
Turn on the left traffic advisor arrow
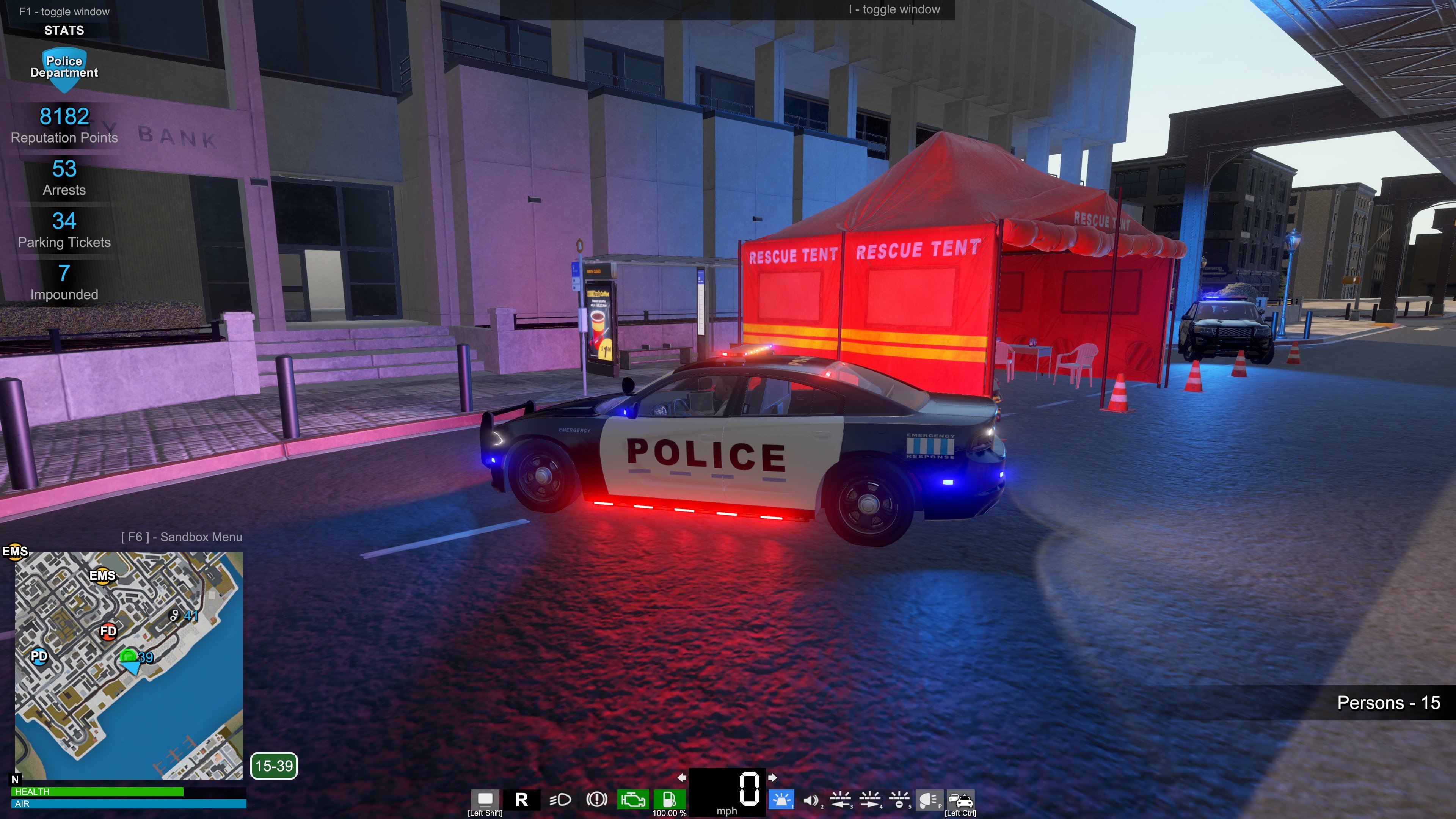[x=841, y=800]
